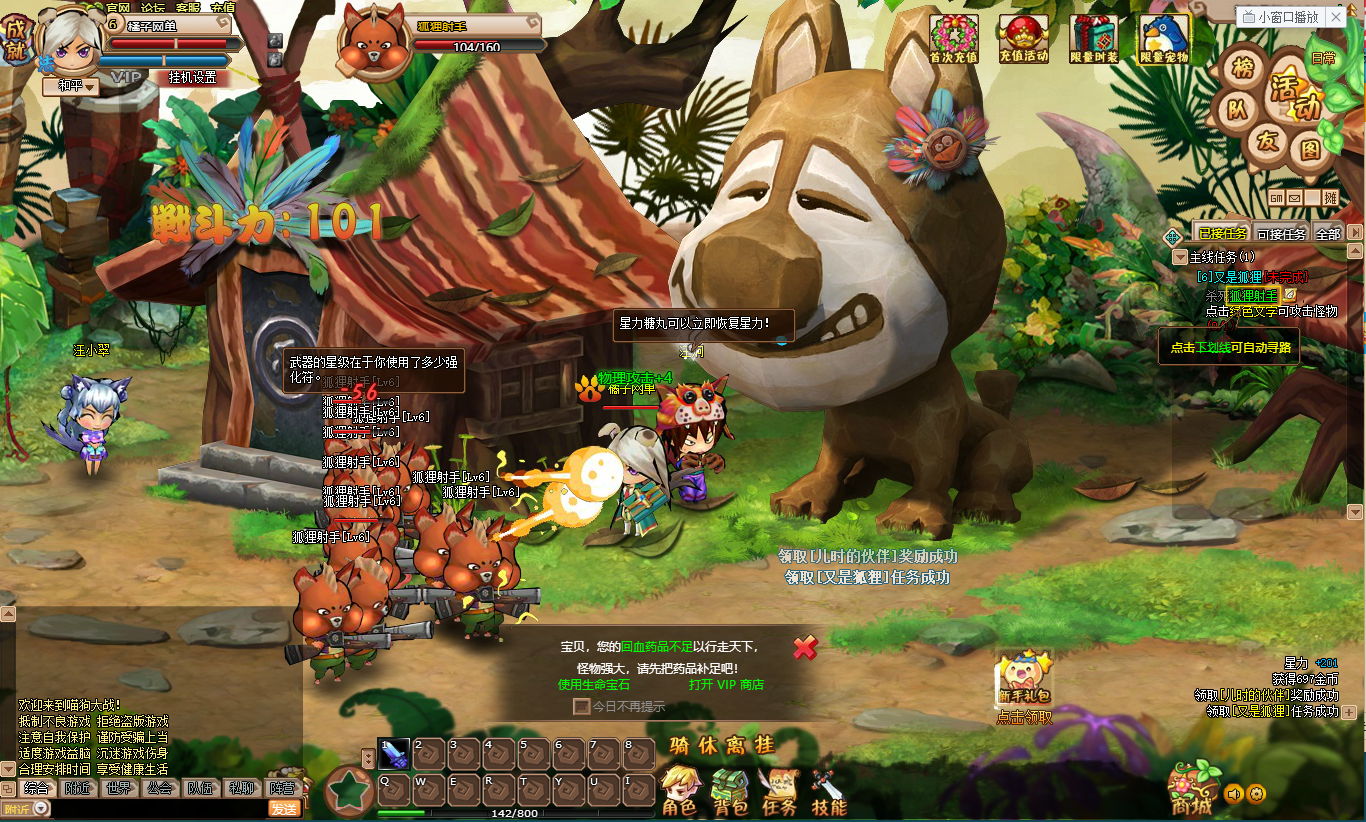
Task: Send the chat message with 发送
Action: [x=284, y=809]
